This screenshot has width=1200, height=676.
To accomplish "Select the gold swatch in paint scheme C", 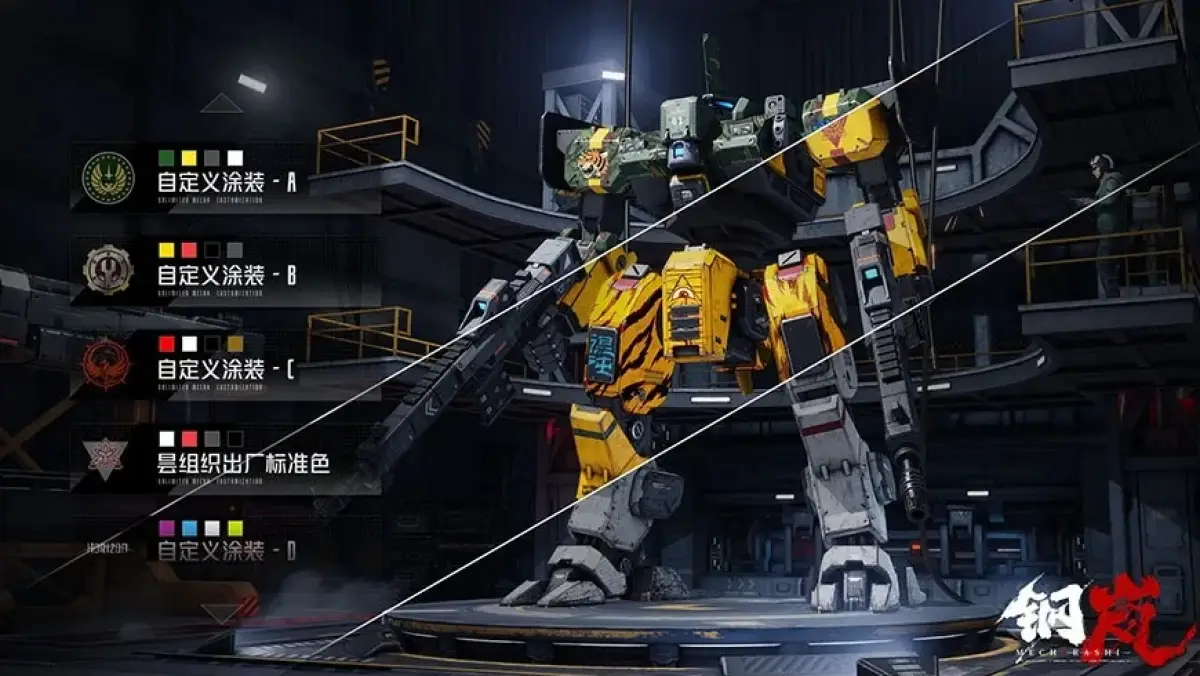I will pos(235,344).
